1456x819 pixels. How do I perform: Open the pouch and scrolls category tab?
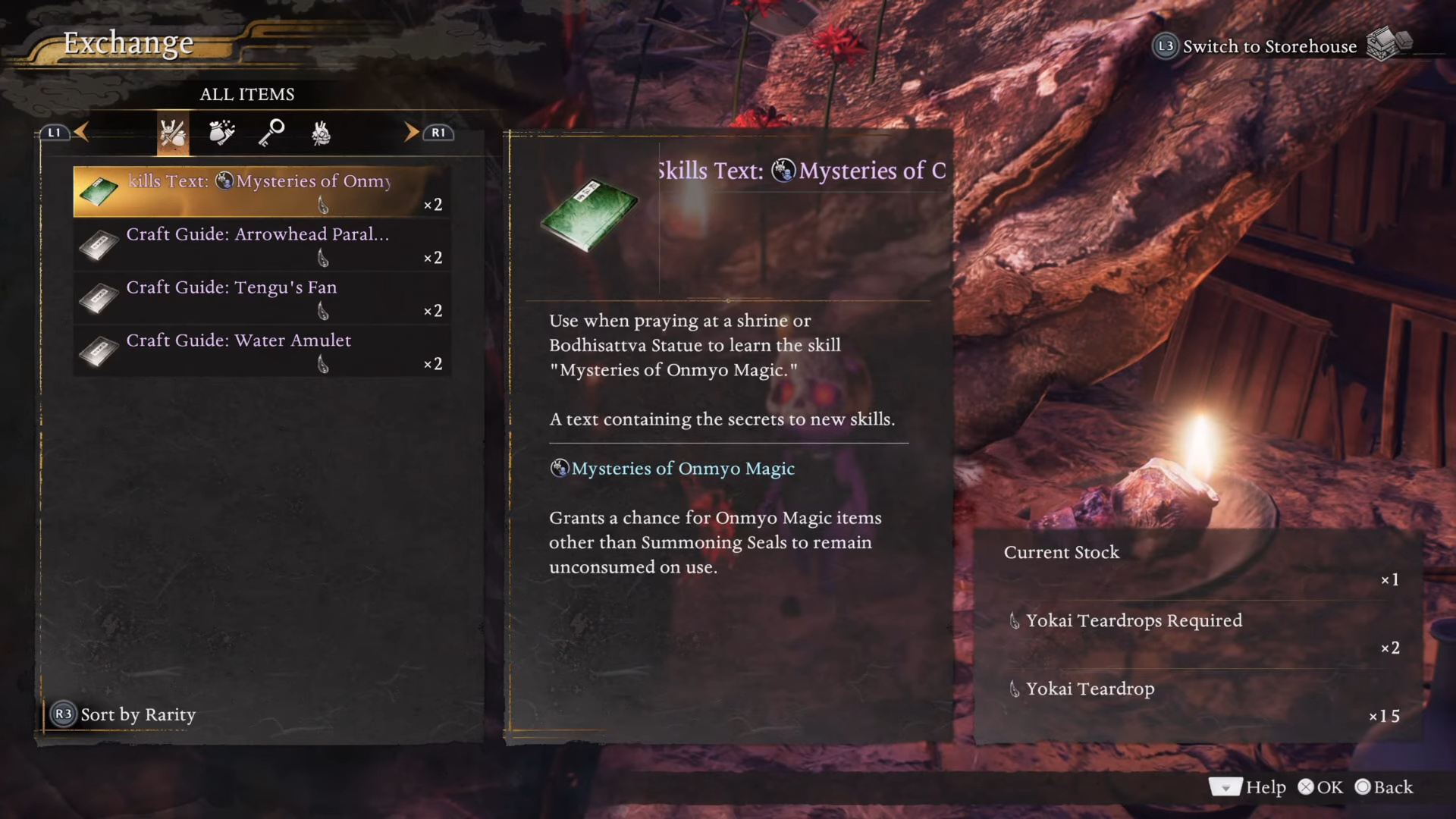[x=221, y=133]
